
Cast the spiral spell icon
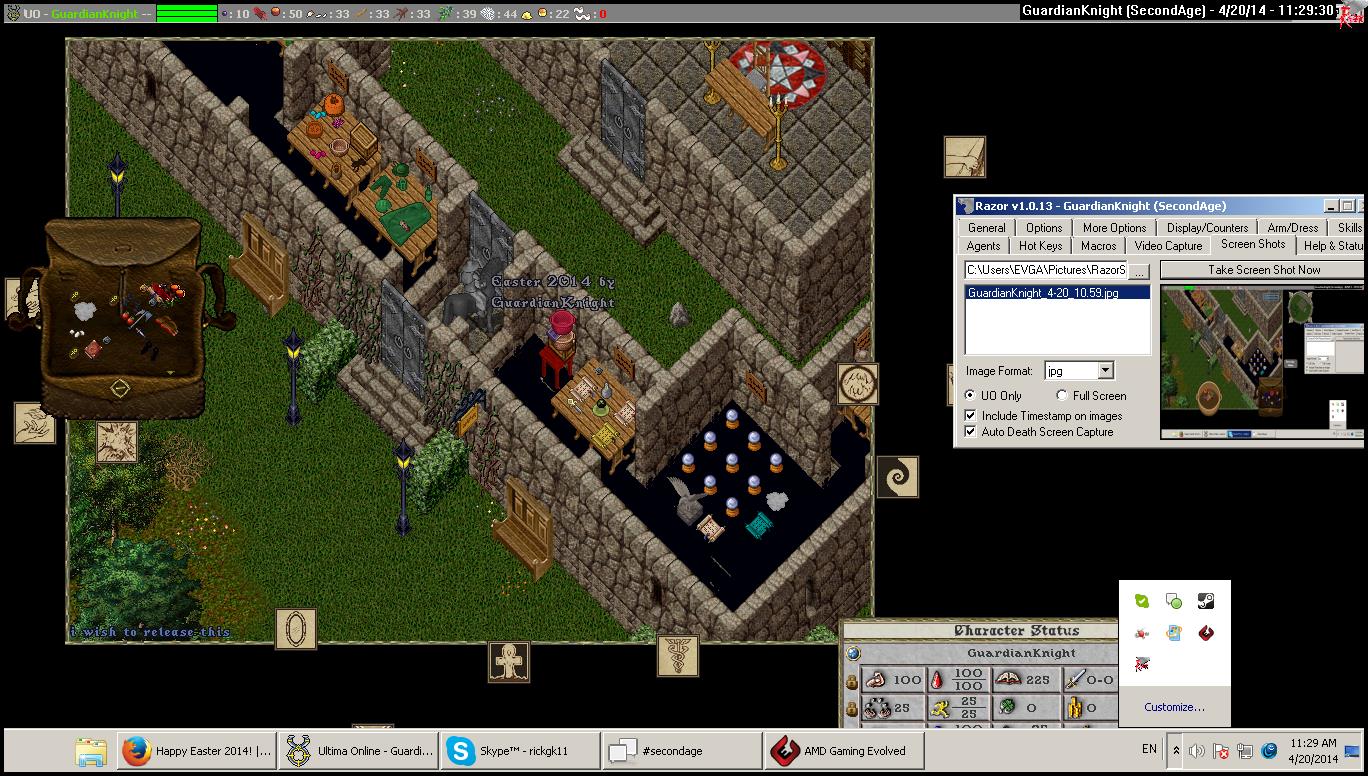[x=897, y=477]
